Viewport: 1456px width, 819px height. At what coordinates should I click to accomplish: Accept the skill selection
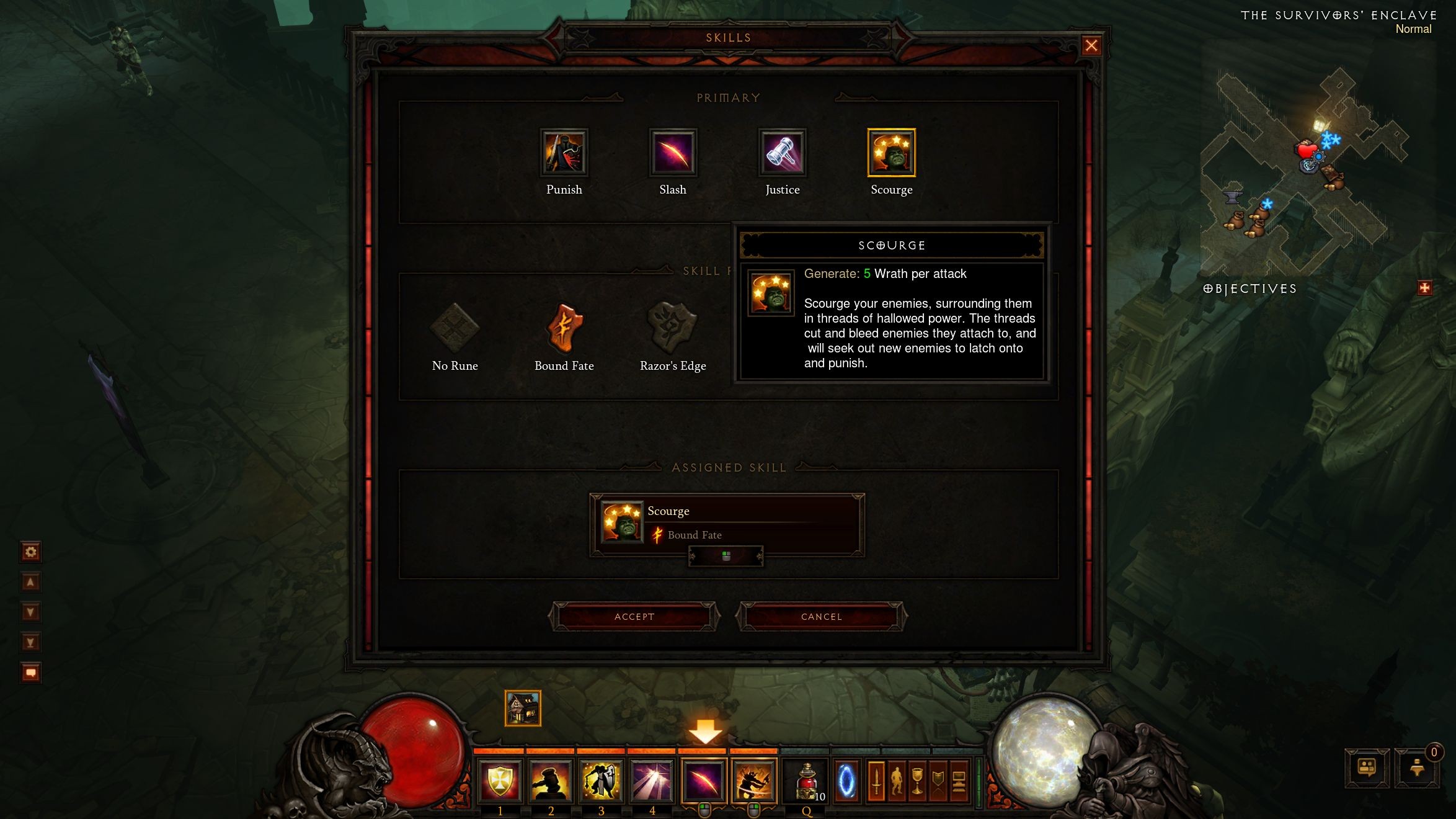(x=634, y=616)
